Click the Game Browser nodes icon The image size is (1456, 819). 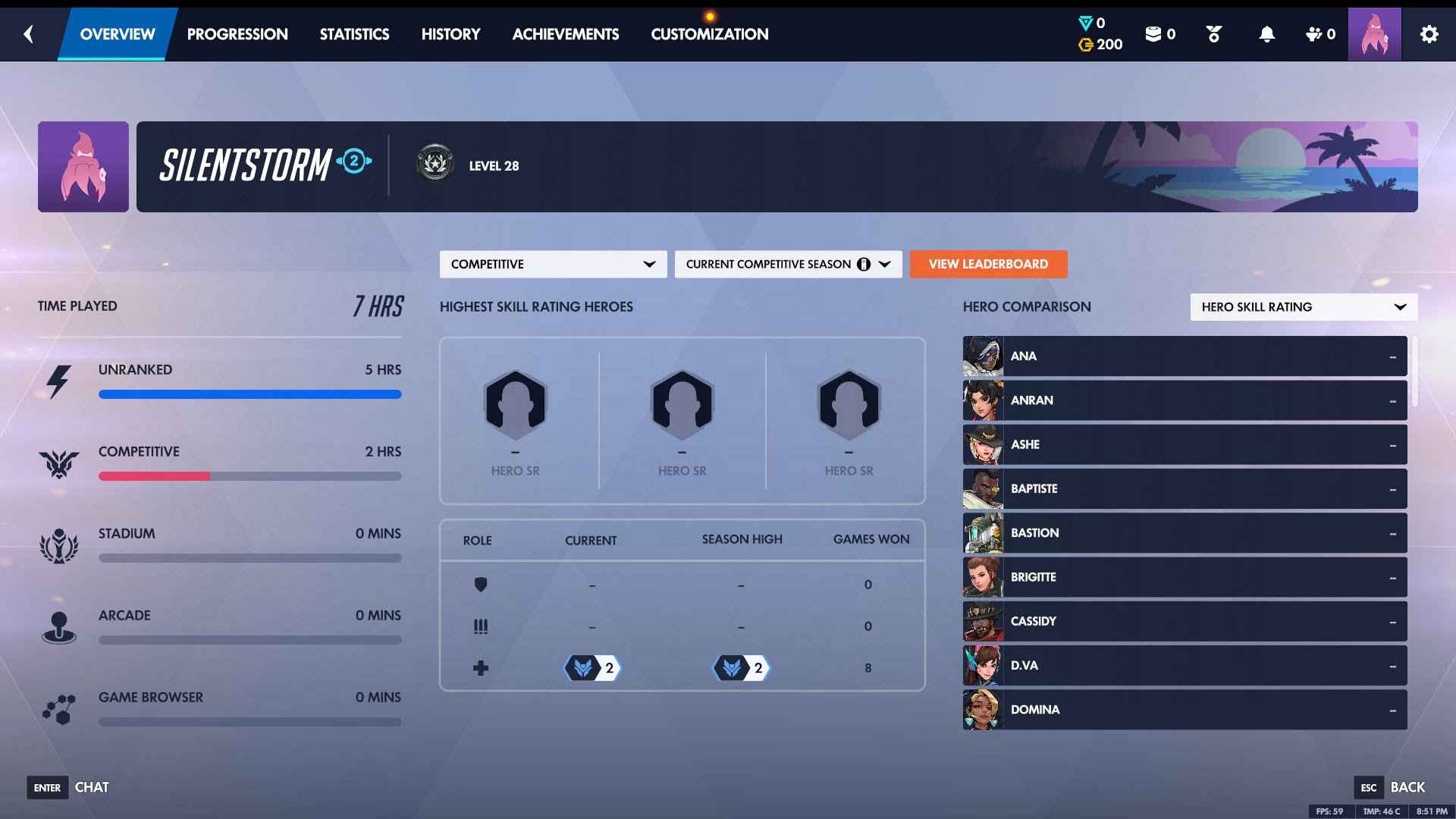(61, 706)
